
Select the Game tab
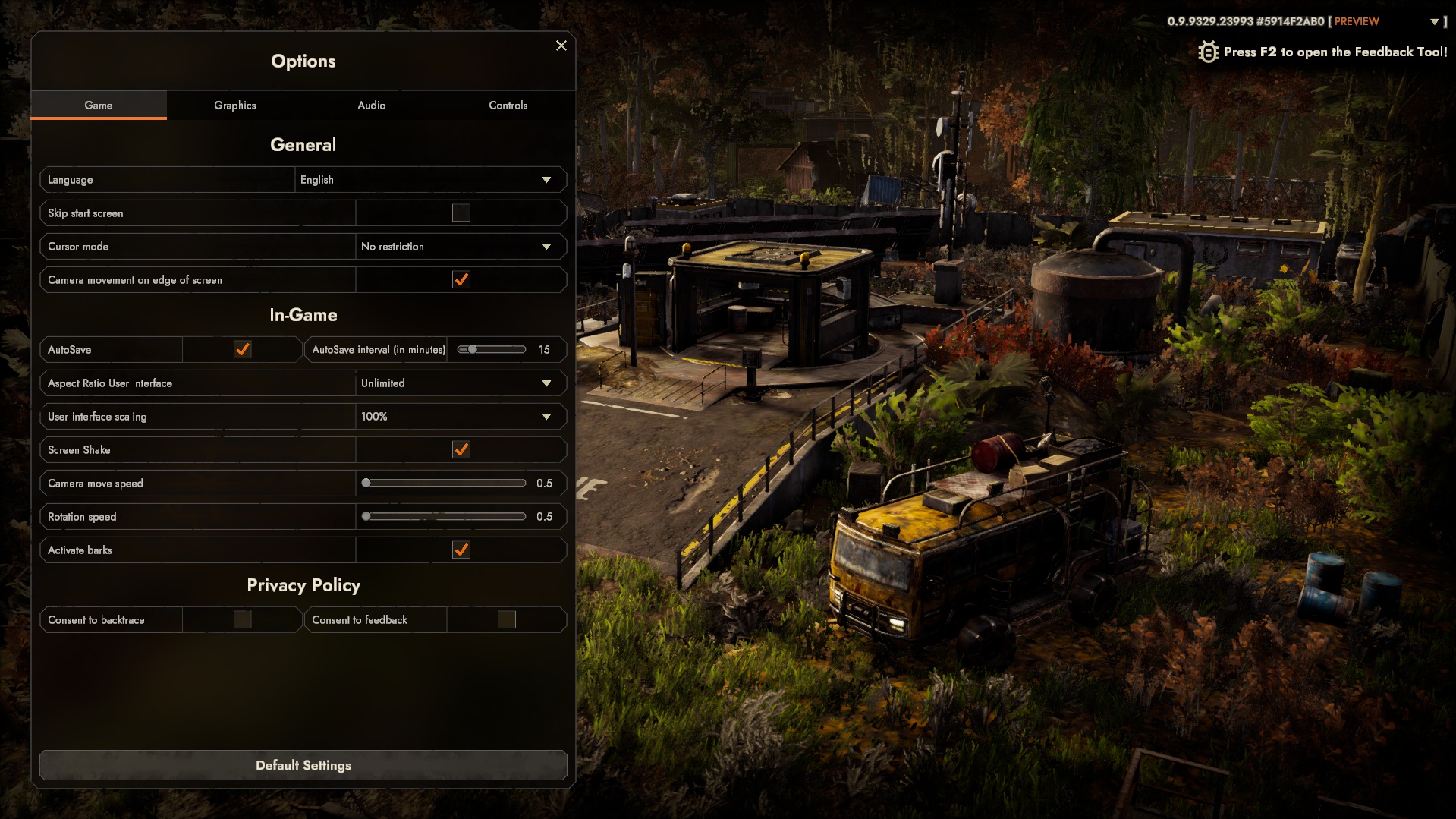tap(99, 106)
